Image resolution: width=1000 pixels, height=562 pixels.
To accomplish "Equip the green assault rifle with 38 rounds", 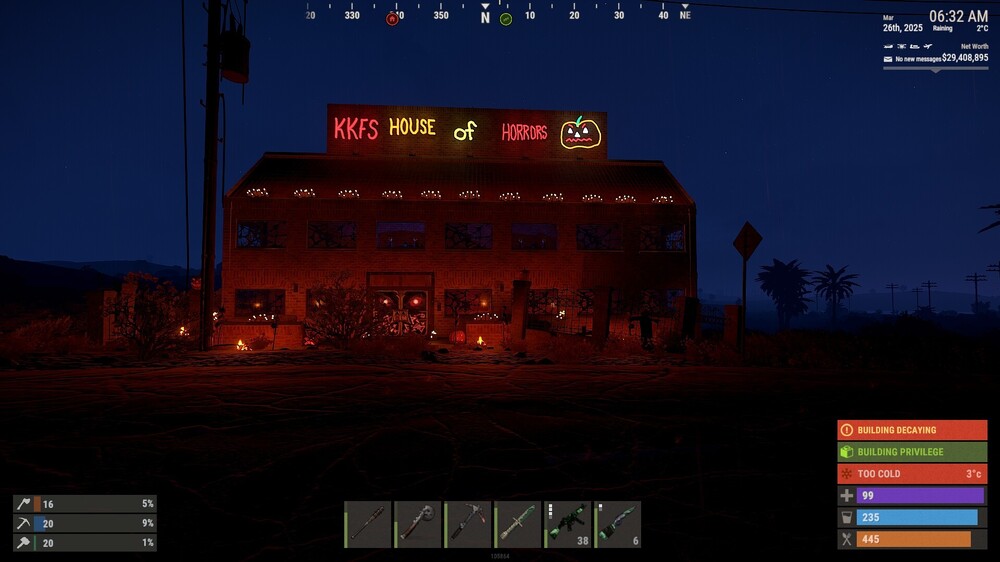I will 567,524.
